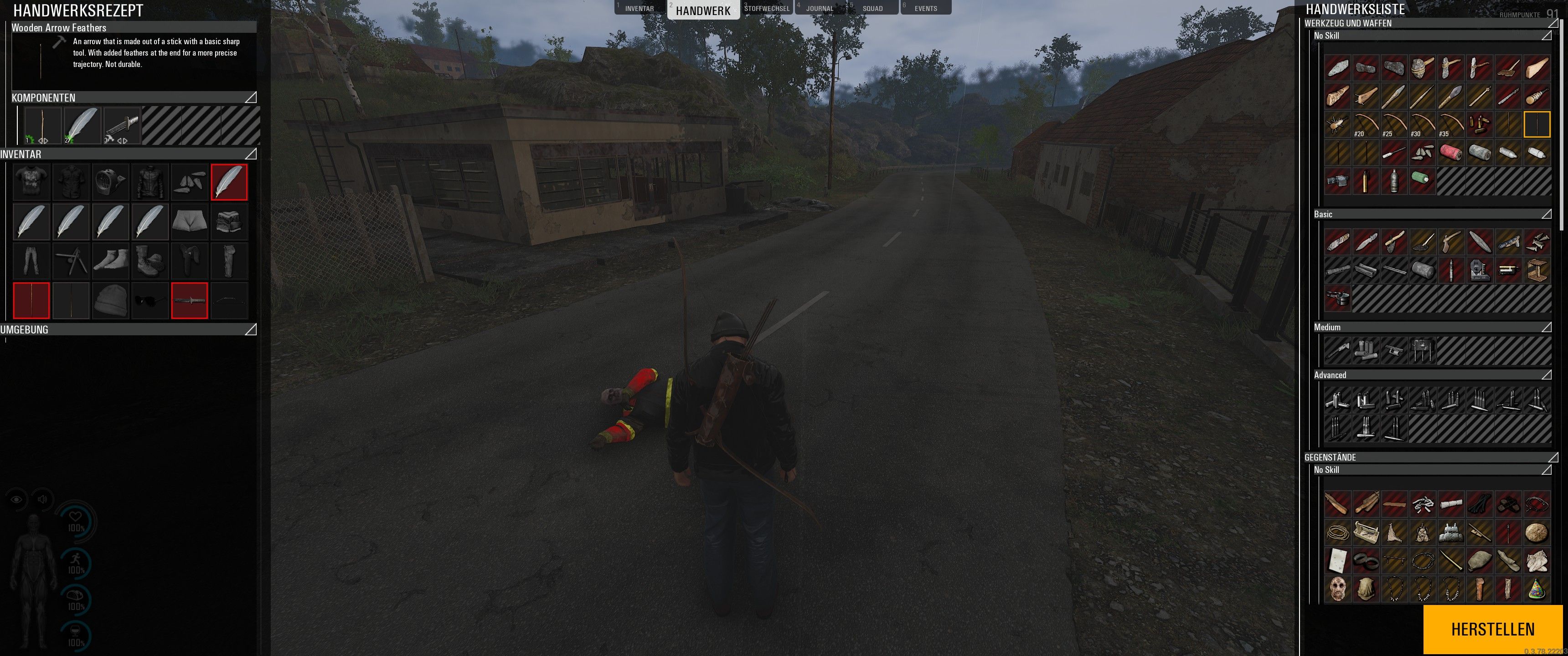
Task: Switch to the Inventar tab
Action: tap(639, 9)
